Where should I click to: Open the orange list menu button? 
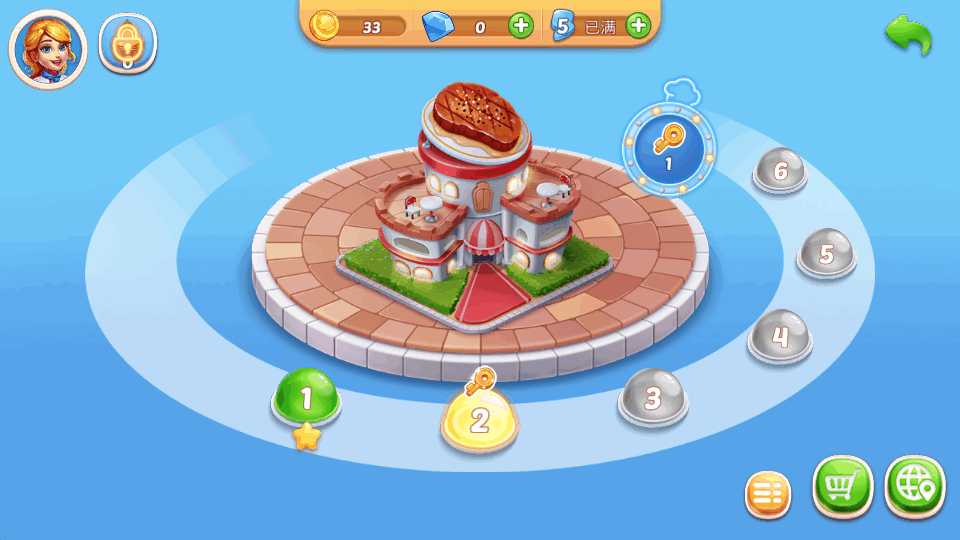768,494
